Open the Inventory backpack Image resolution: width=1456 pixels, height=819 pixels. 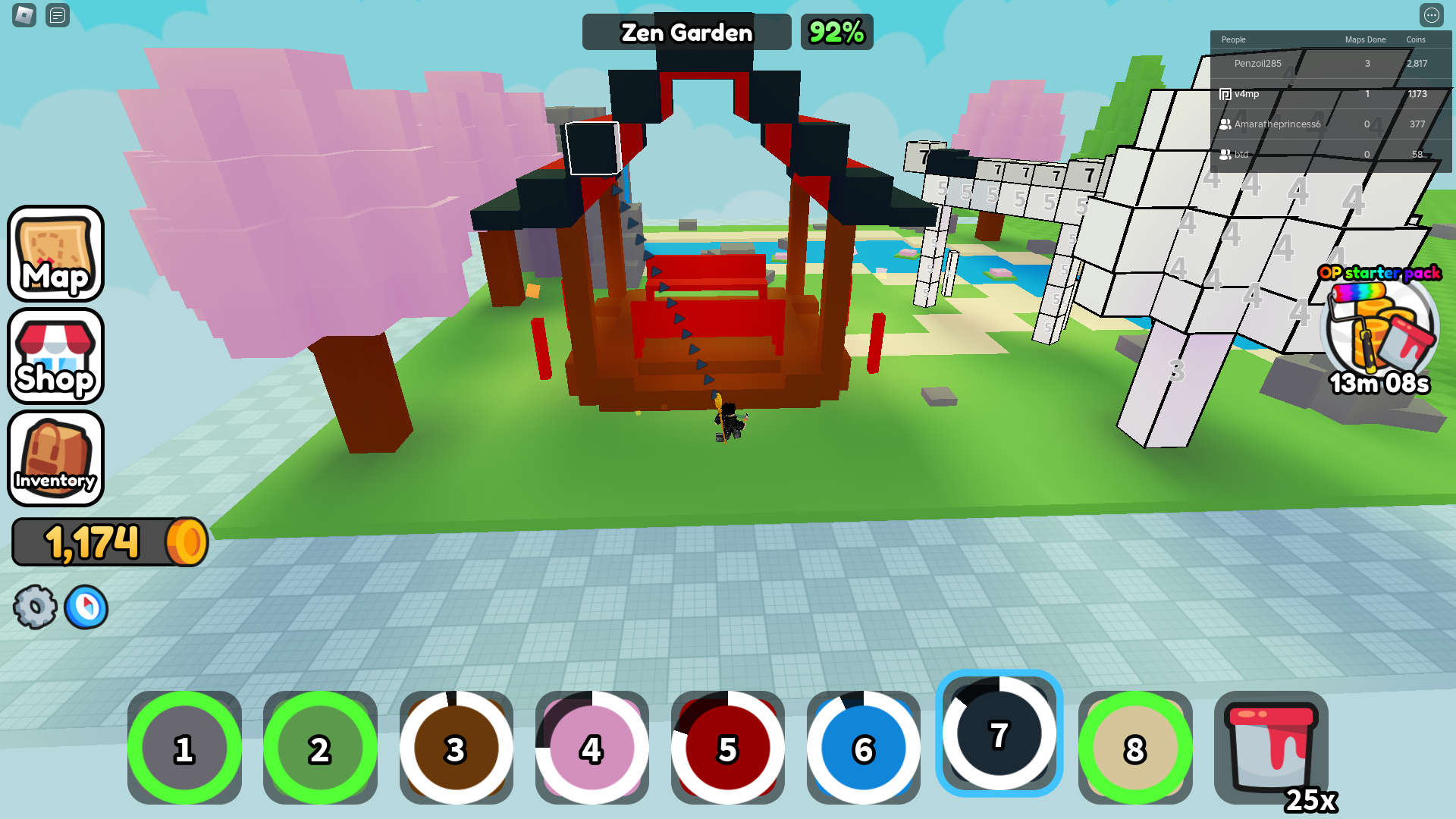[55, 458]
